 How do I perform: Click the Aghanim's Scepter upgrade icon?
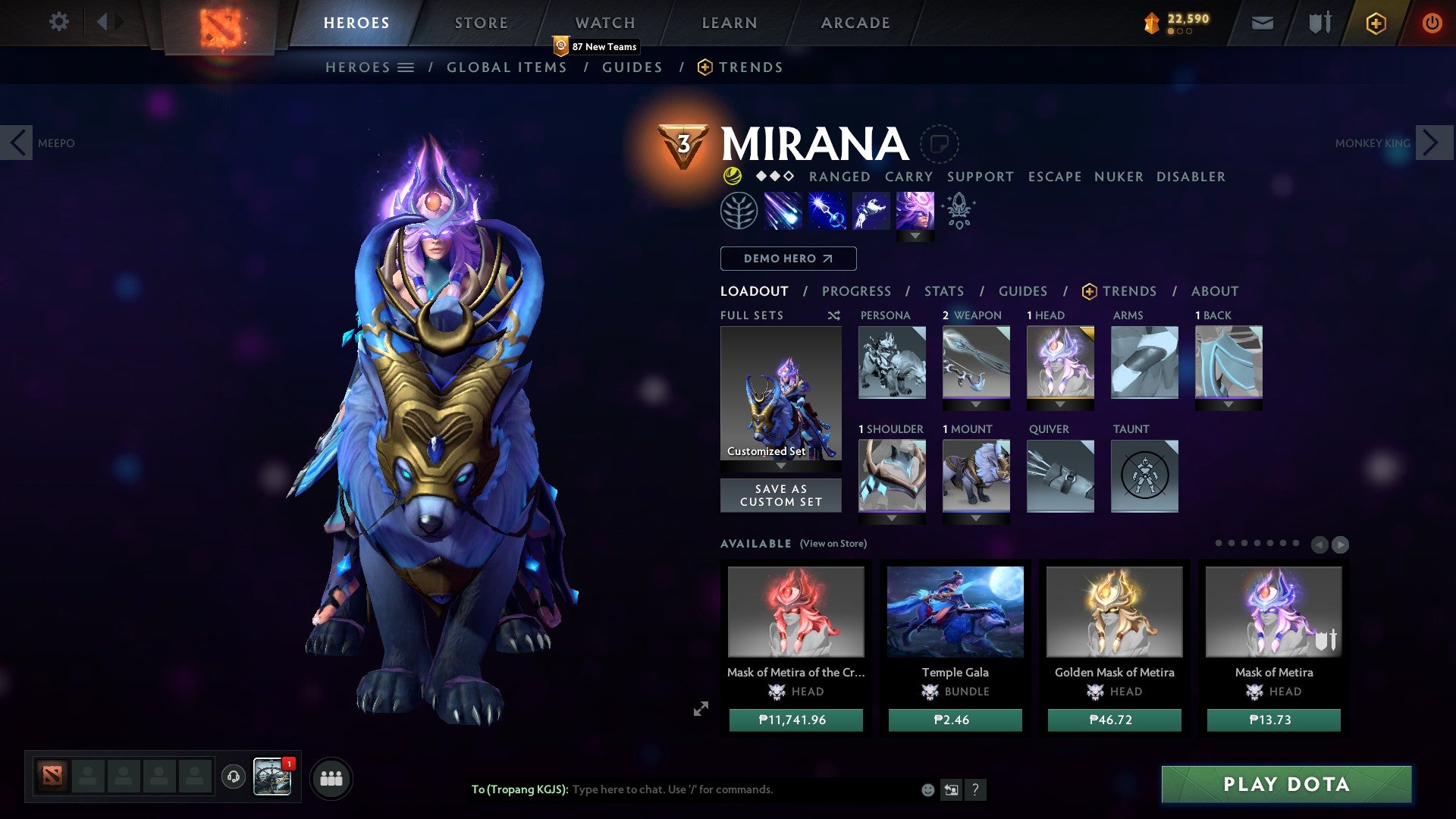tap(959, 212)
